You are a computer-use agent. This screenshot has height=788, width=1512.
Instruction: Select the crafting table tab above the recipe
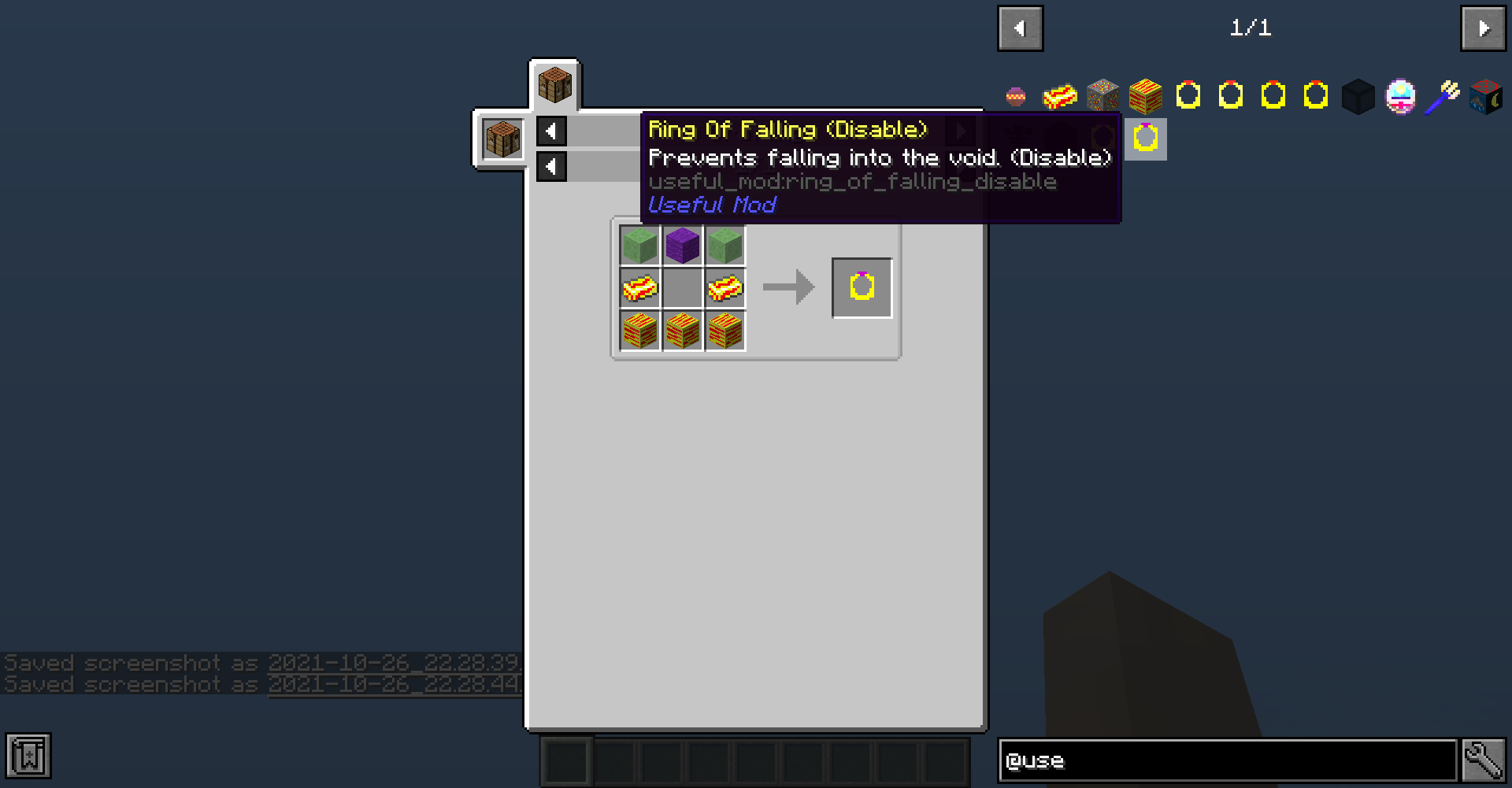click(554, 85)
